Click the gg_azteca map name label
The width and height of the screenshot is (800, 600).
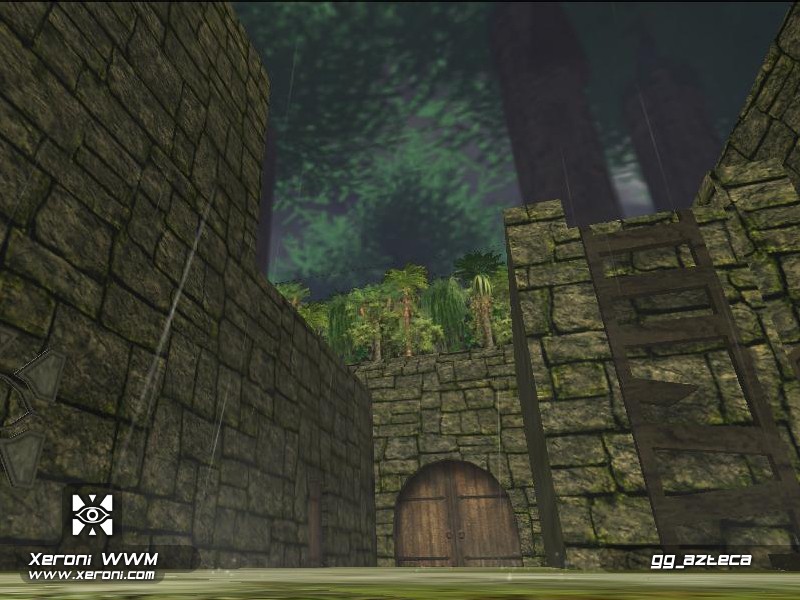pyautogui.click(x=700, y=560)
